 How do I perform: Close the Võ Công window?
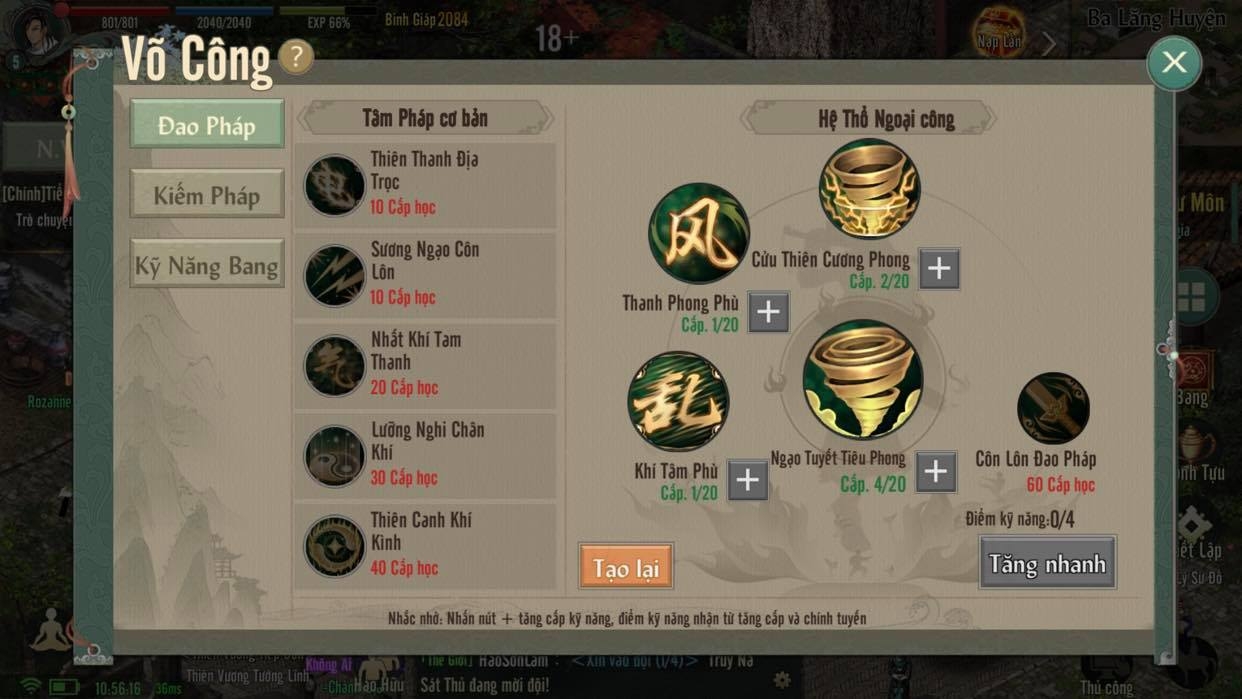tap(1174, 63)
